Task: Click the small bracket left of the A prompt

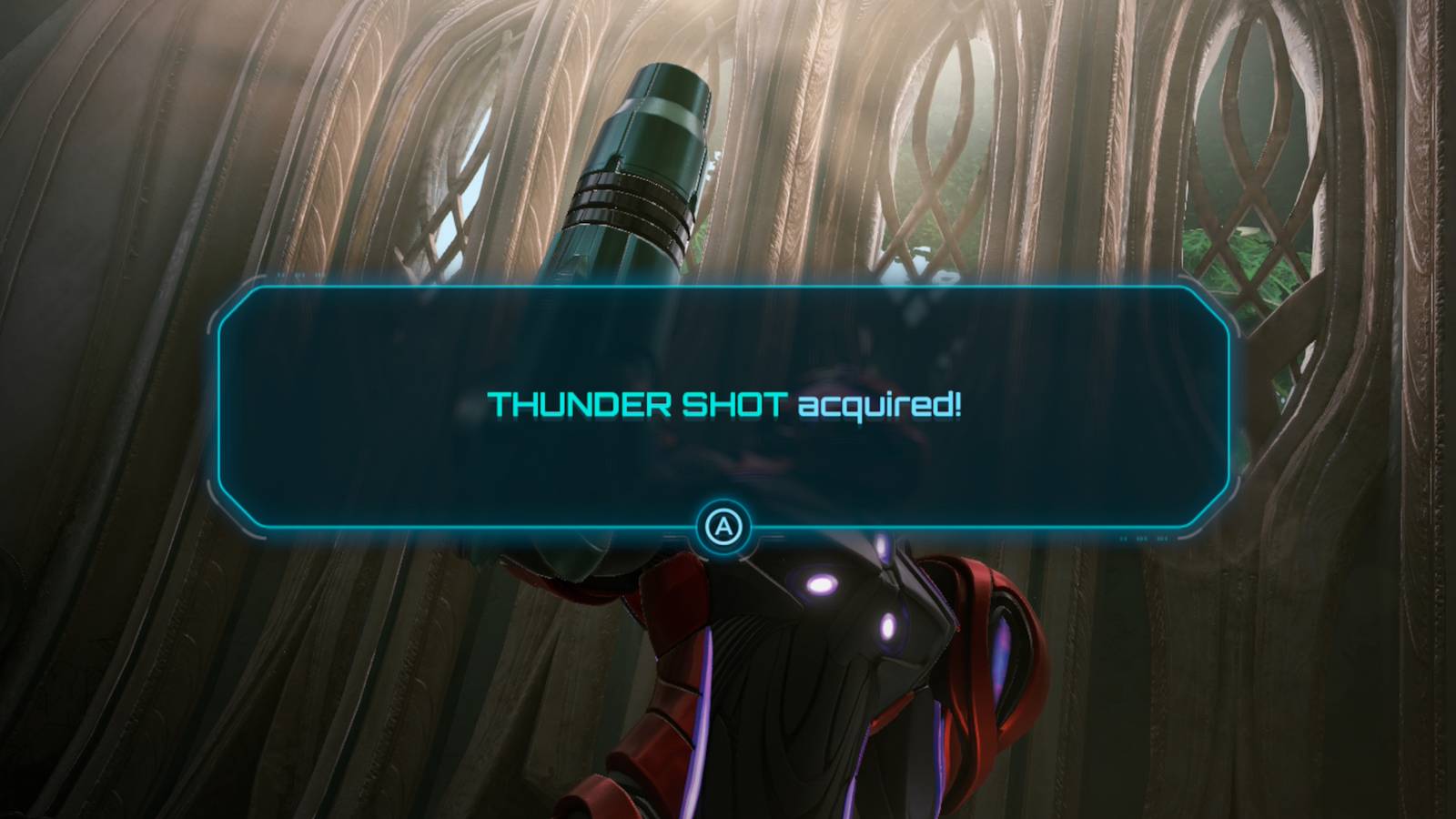Action: pyautogui.click(x=675, y=536)
